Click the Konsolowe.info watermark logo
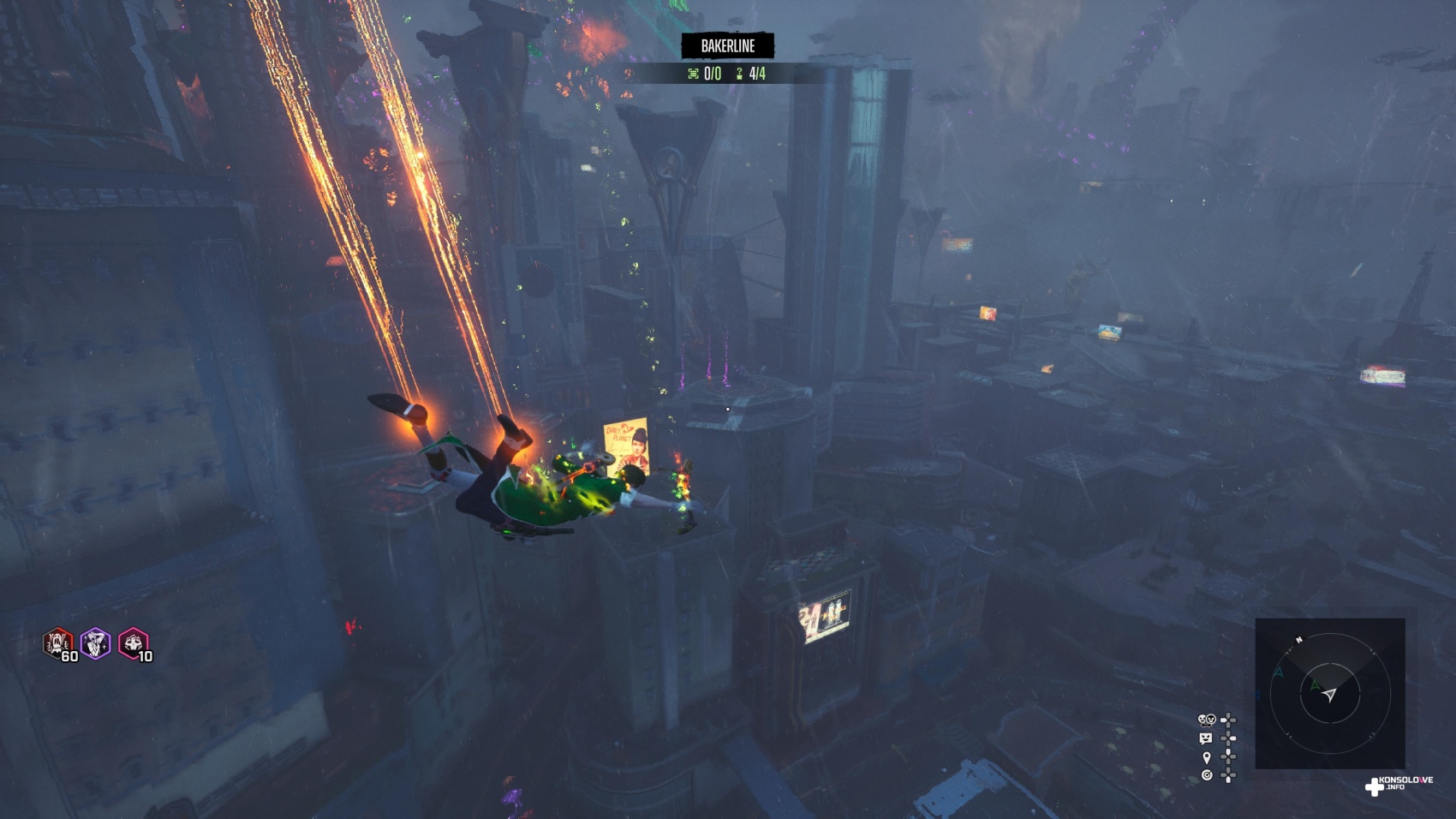Screen dimensions: 1456x819 (x=1399, y=784)
